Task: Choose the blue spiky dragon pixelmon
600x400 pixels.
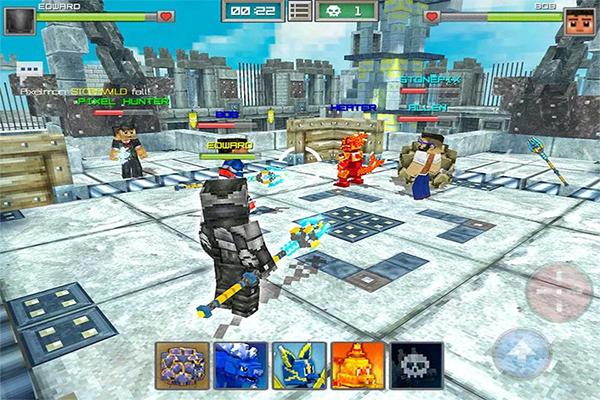Action: [240, 365]
